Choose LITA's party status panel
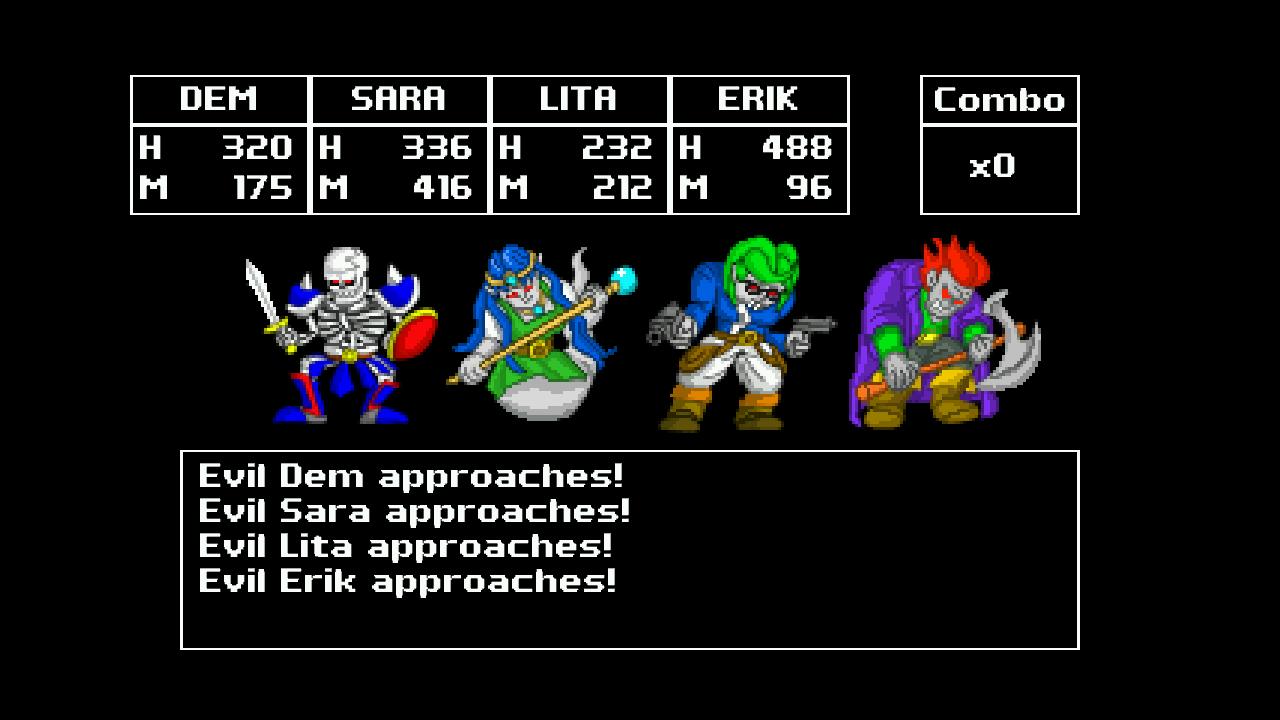 click(x=580, y=145)
